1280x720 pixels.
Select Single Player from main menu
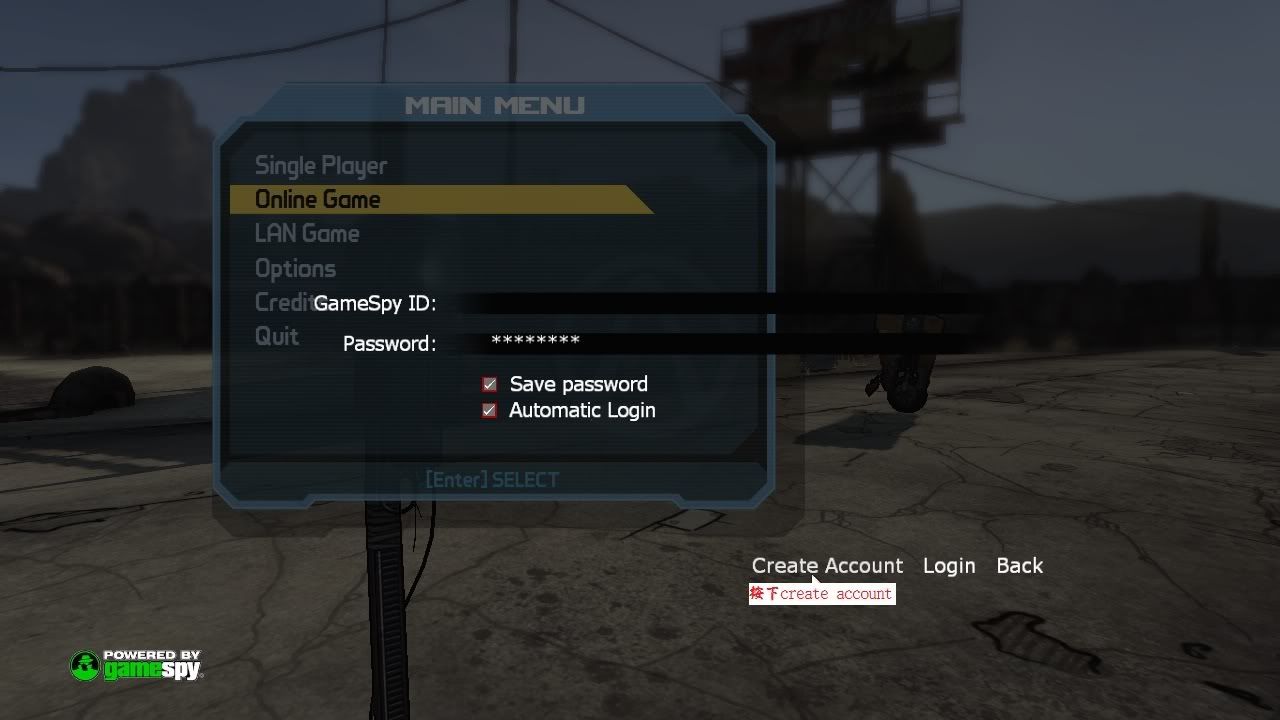click(x=320, y=166)
